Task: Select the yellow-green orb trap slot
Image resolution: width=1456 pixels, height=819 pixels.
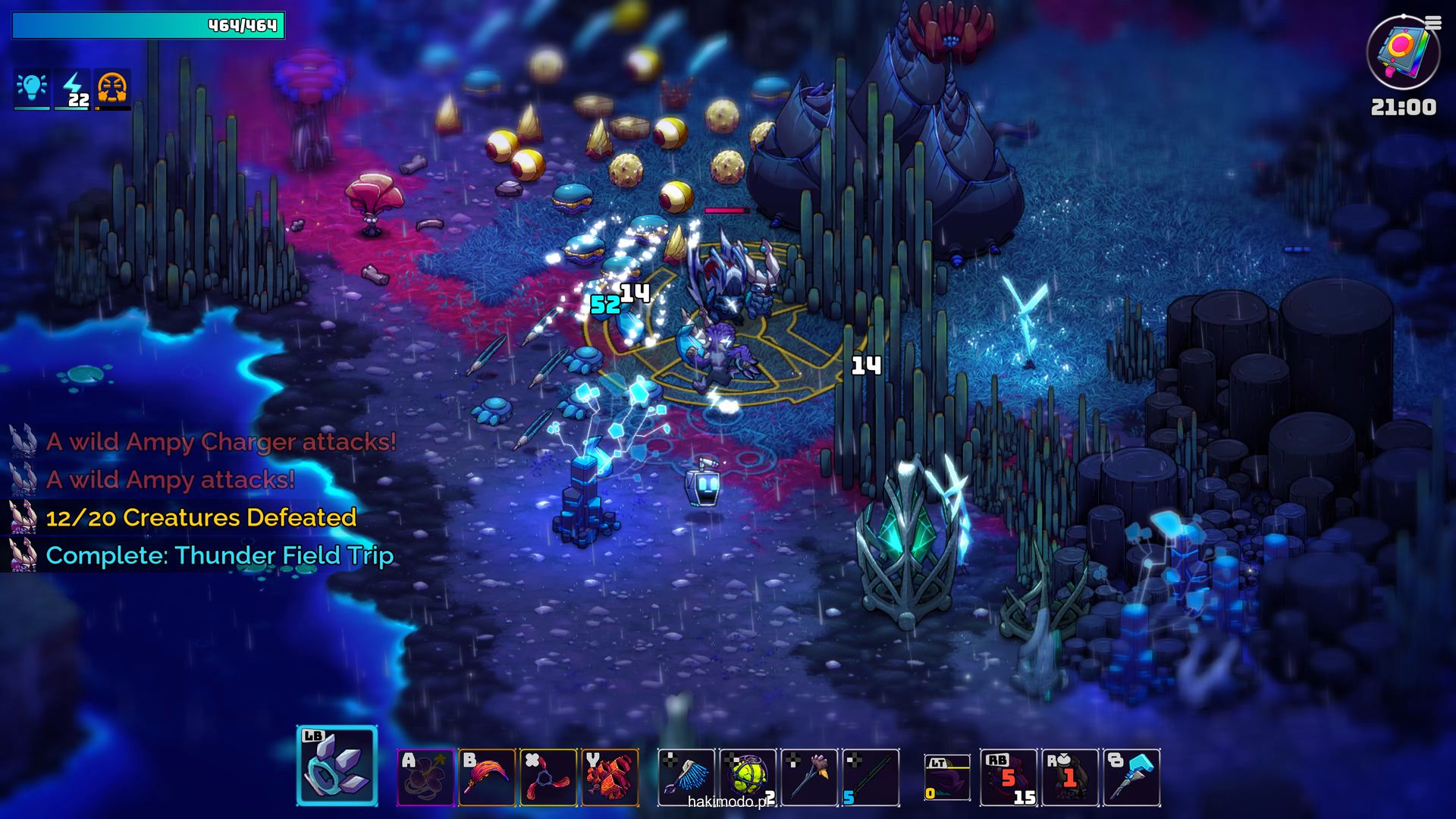Action: coord(748,777)
